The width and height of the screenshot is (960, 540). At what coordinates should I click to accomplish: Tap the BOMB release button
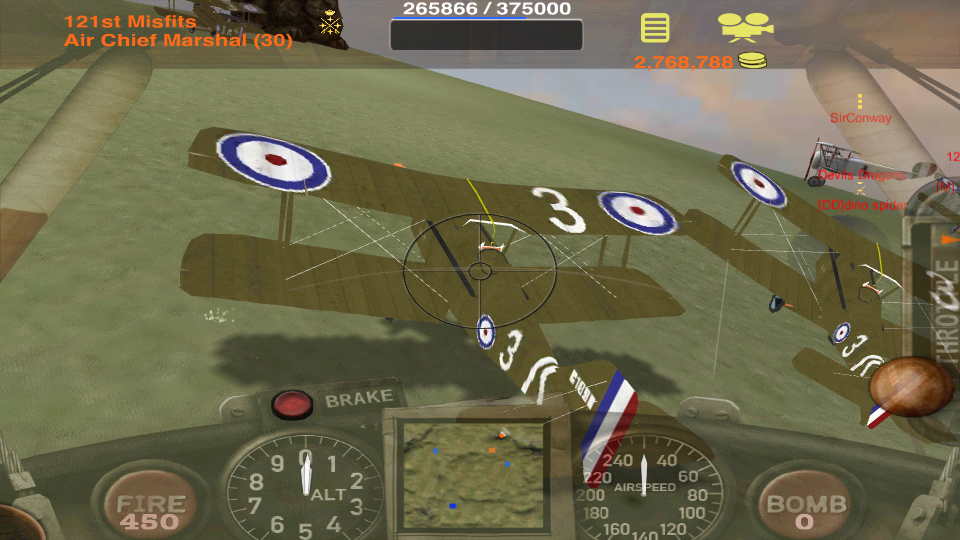[x=805, y=508]
